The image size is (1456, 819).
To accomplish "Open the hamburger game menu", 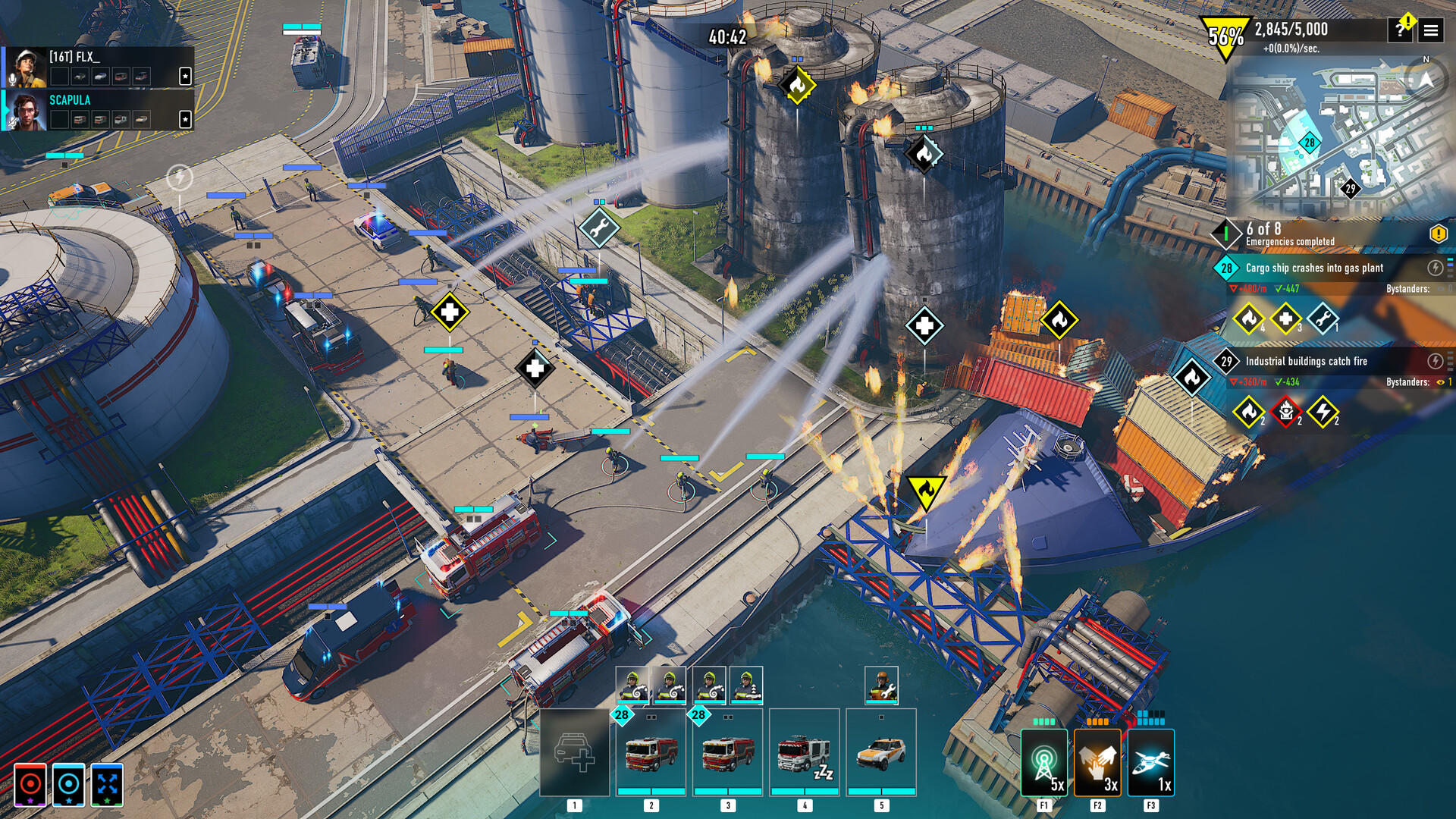I will point(1430,31).
